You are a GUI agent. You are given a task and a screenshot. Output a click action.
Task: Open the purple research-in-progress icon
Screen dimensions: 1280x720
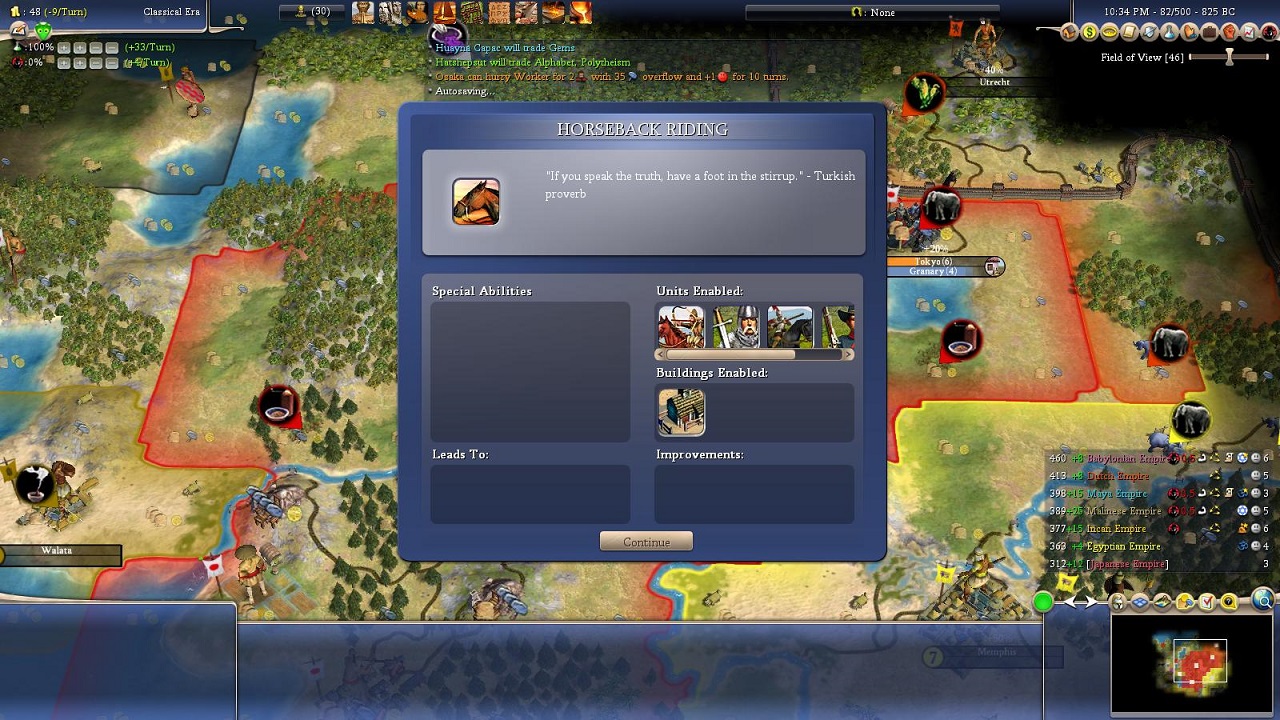[x=446, y=36]
